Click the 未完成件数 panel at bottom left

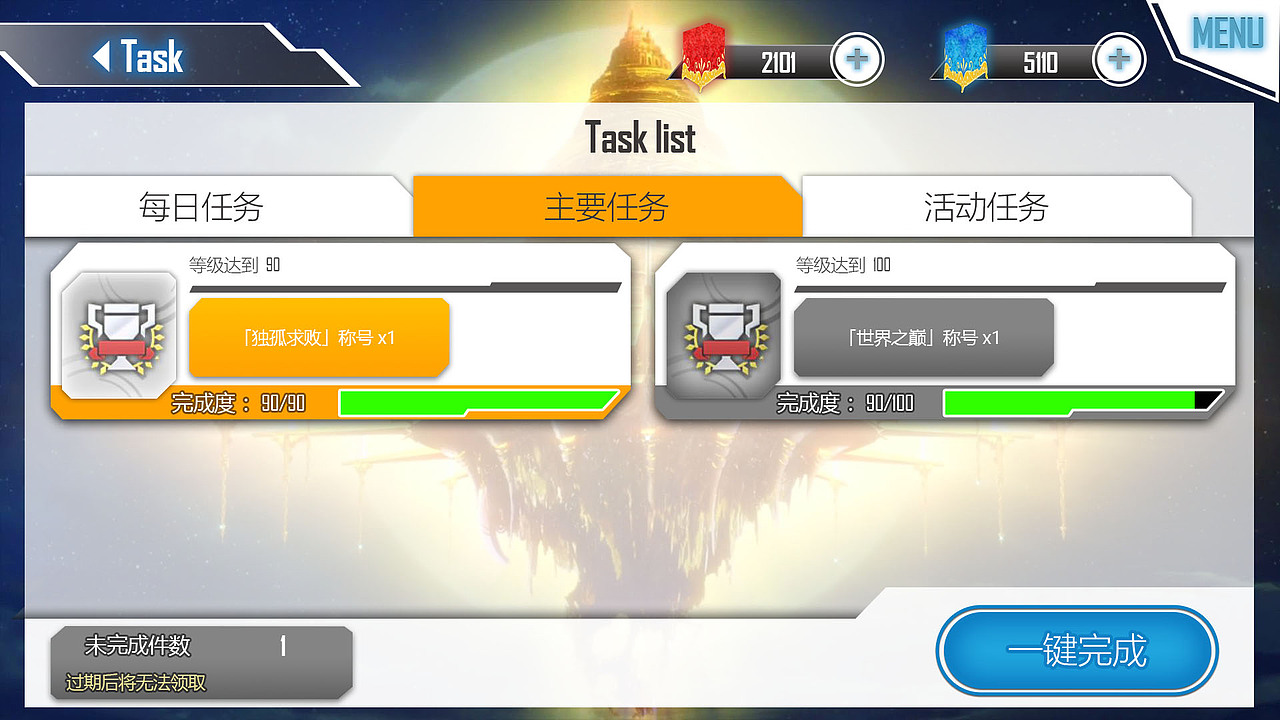tap(200, 660)
